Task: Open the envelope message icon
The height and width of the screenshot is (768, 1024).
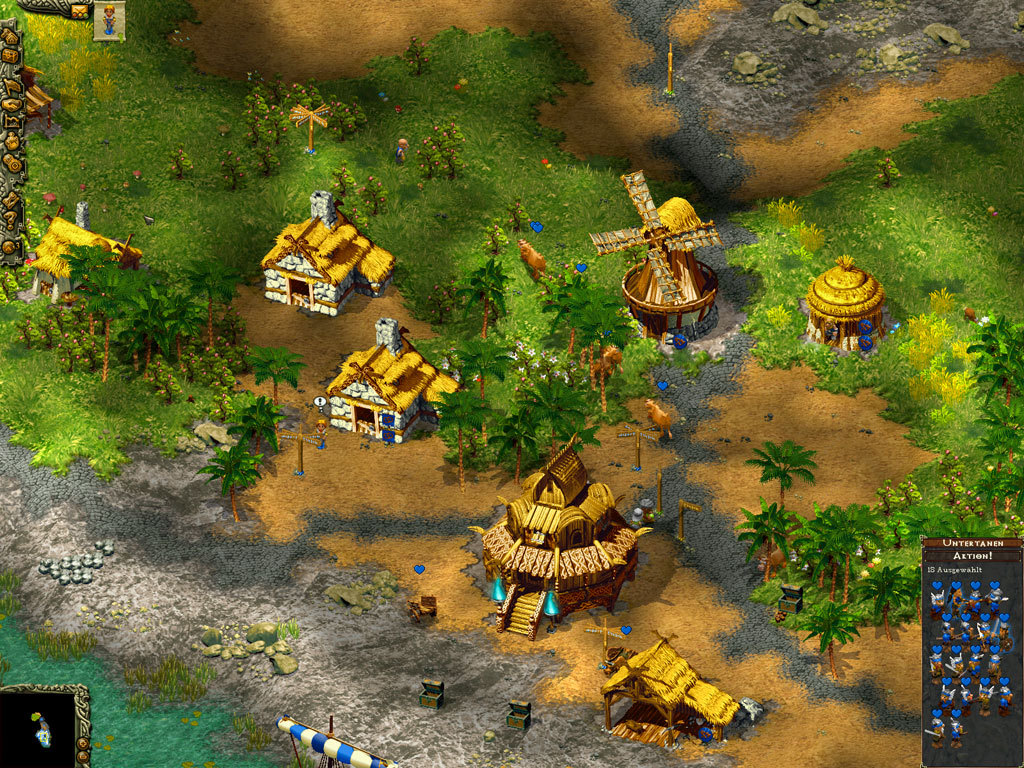Action: pyautogui.click(x=79, y=10)
